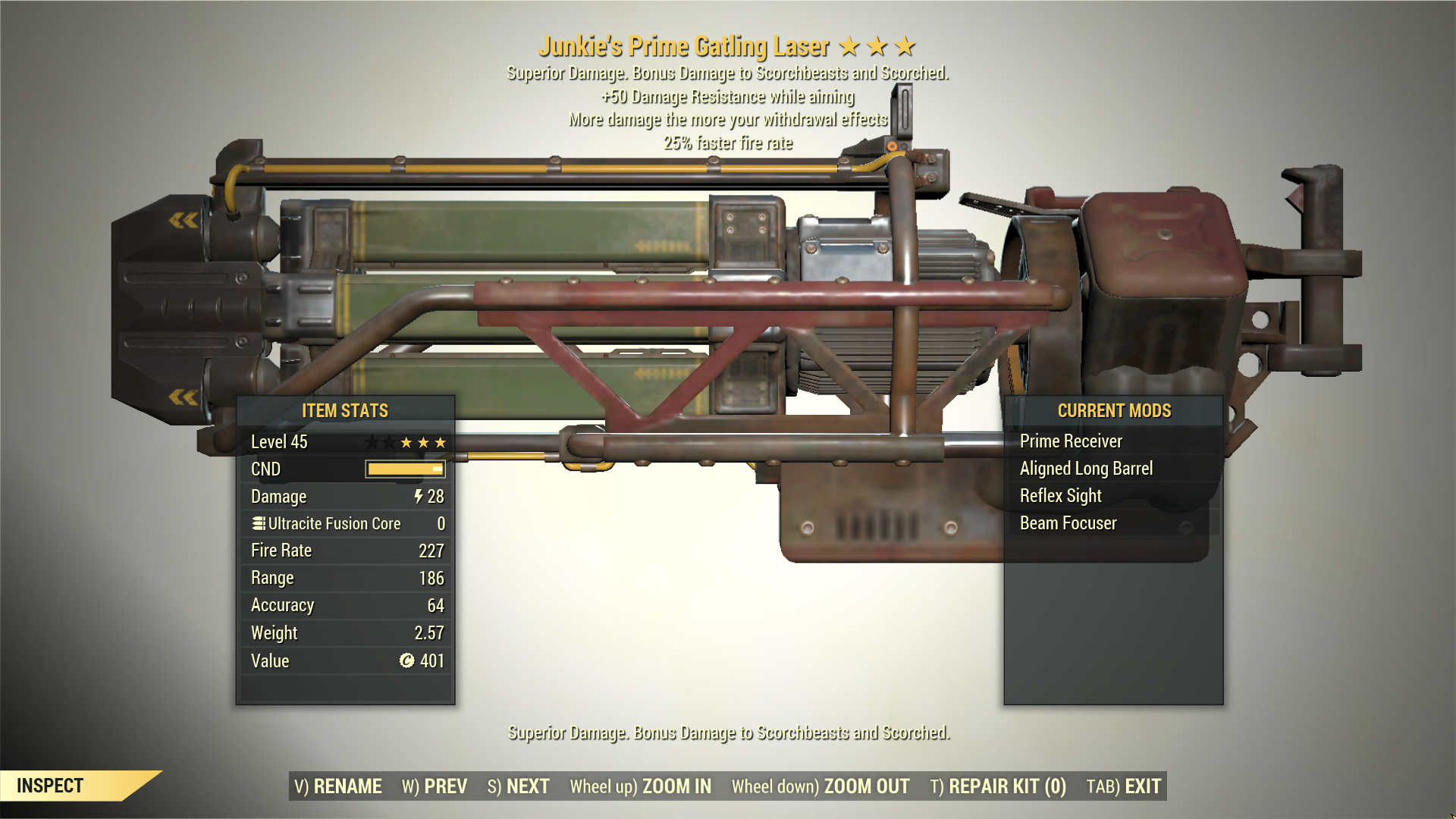Select ZOOM OUT in the bottom bar
Screen dimensions: 1456x819
click(821, 786)
